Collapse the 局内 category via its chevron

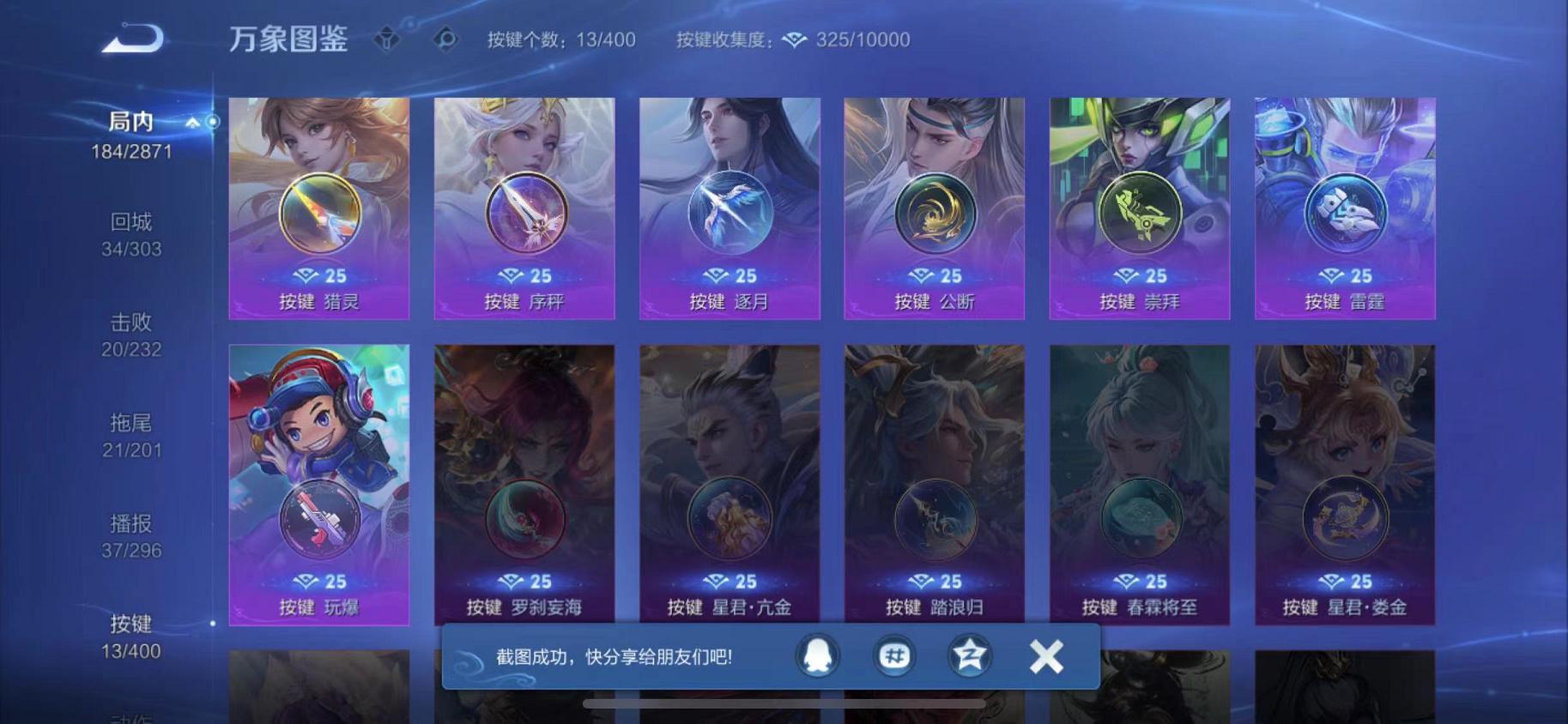point(194,121)
